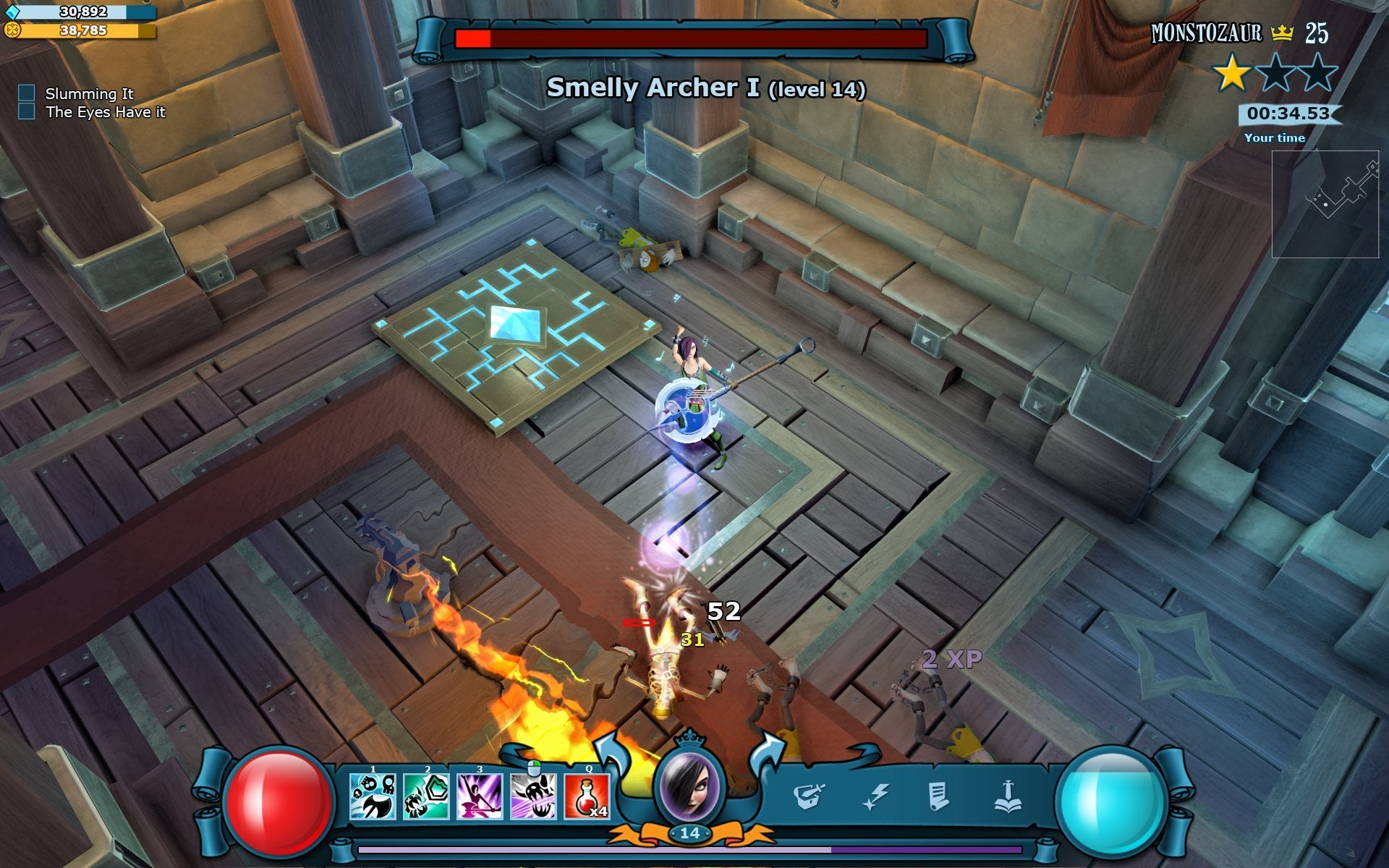Viewport: 1389px width, 868px height.
Task: Activate the axe and skulls ability
Action: (373, 796)
